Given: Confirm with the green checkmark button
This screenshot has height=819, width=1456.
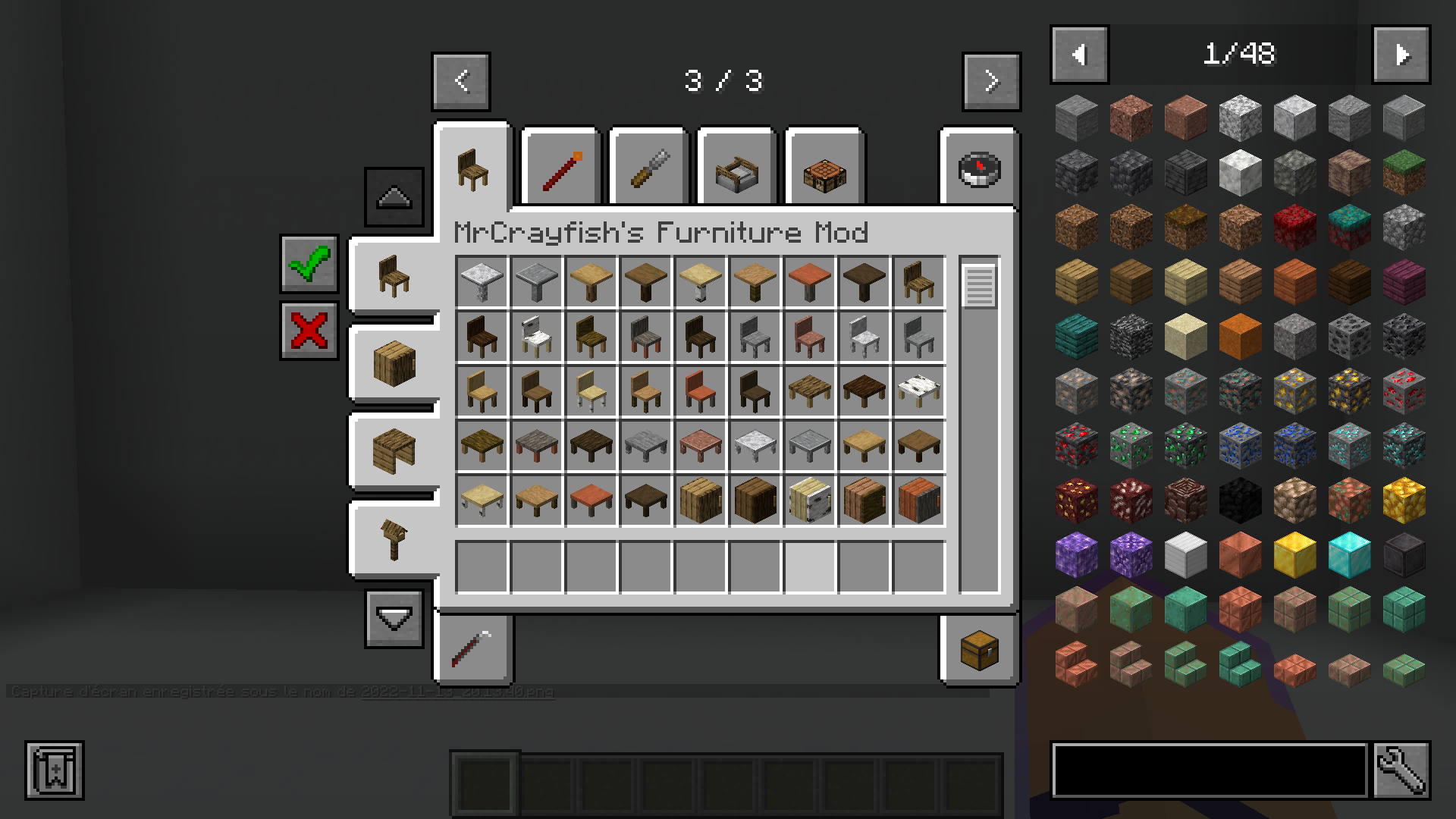Looking at the screenshot, I should tap(308, 267).
